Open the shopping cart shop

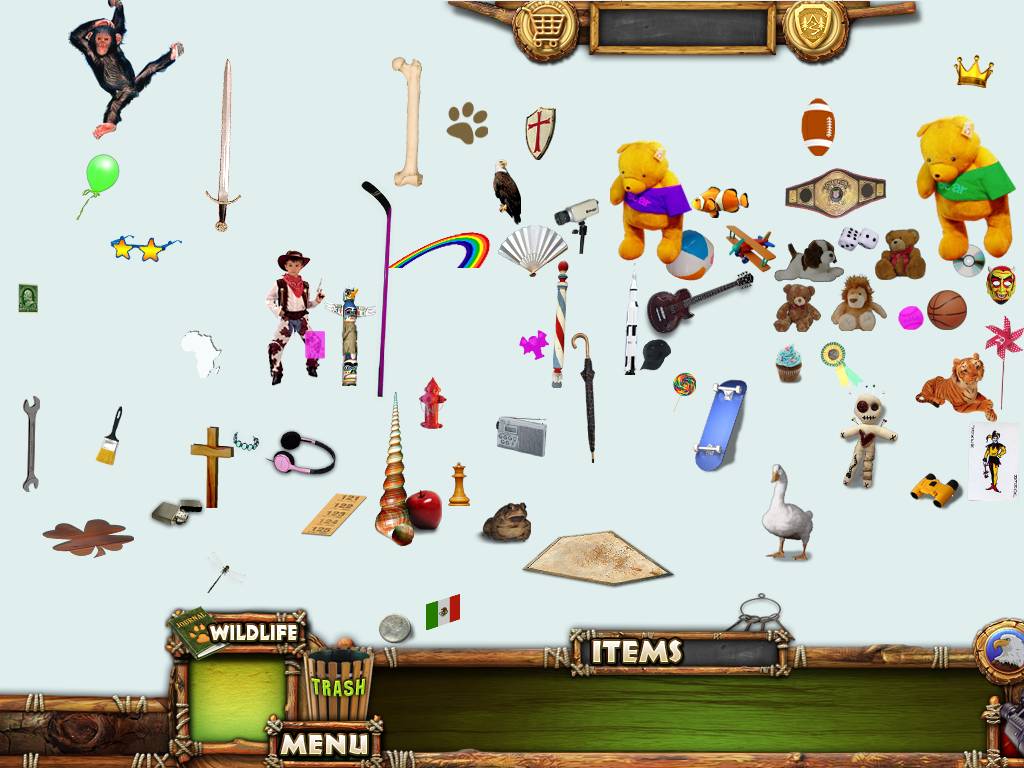545,27
